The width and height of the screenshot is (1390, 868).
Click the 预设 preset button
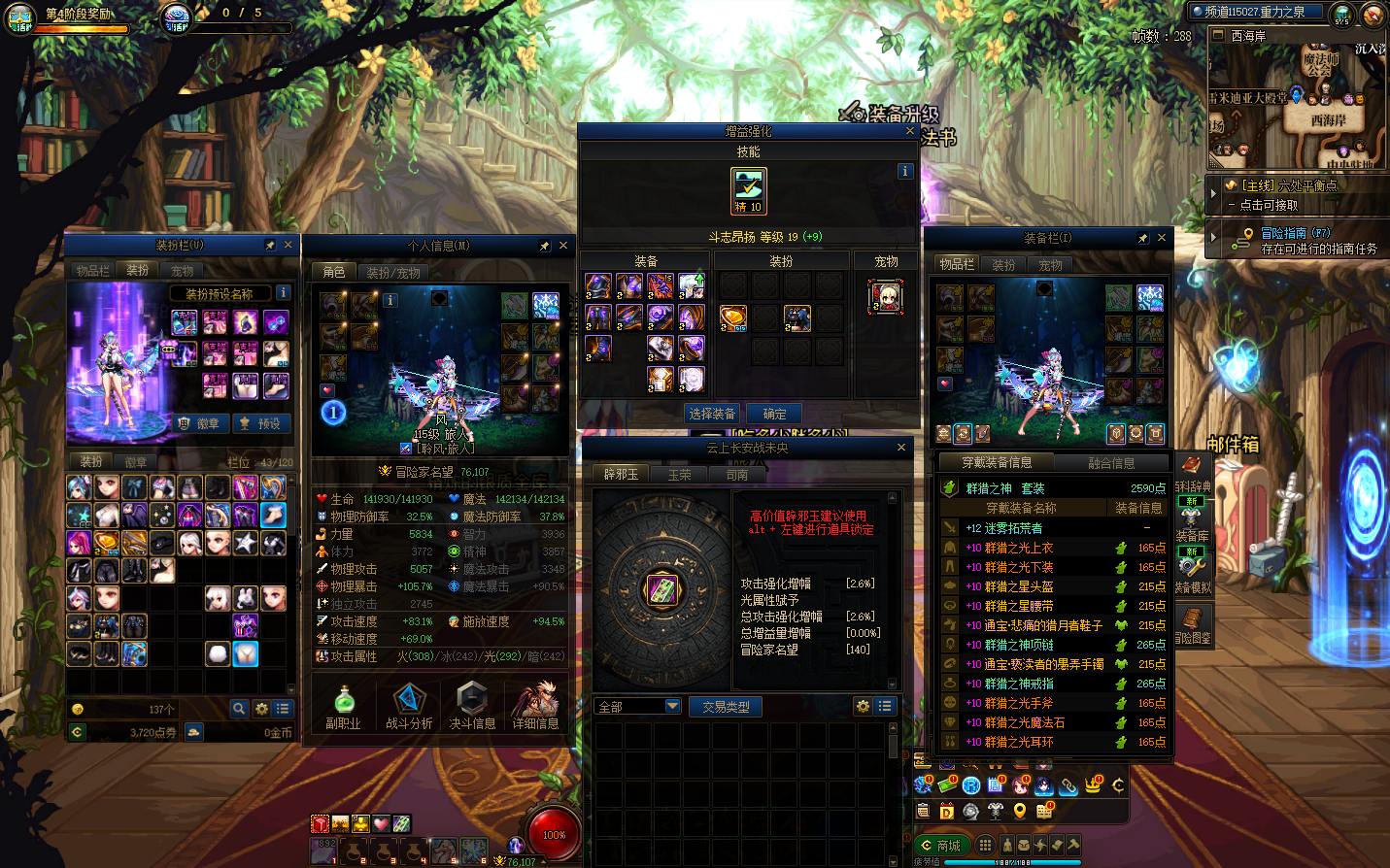point(260,423)
